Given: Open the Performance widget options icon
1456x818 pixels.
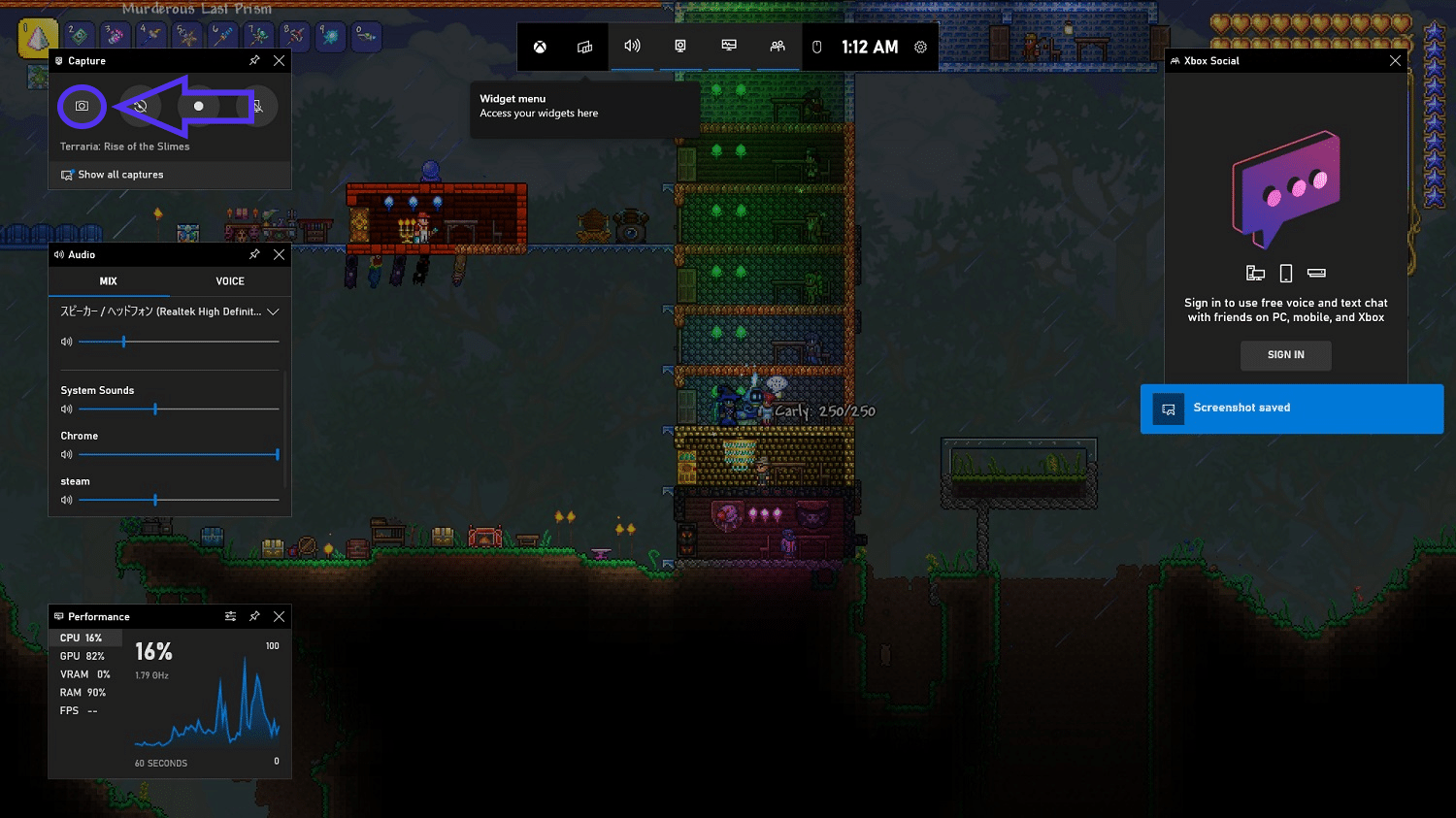Looking at the screenshot, I should click(x=231, y=616).
